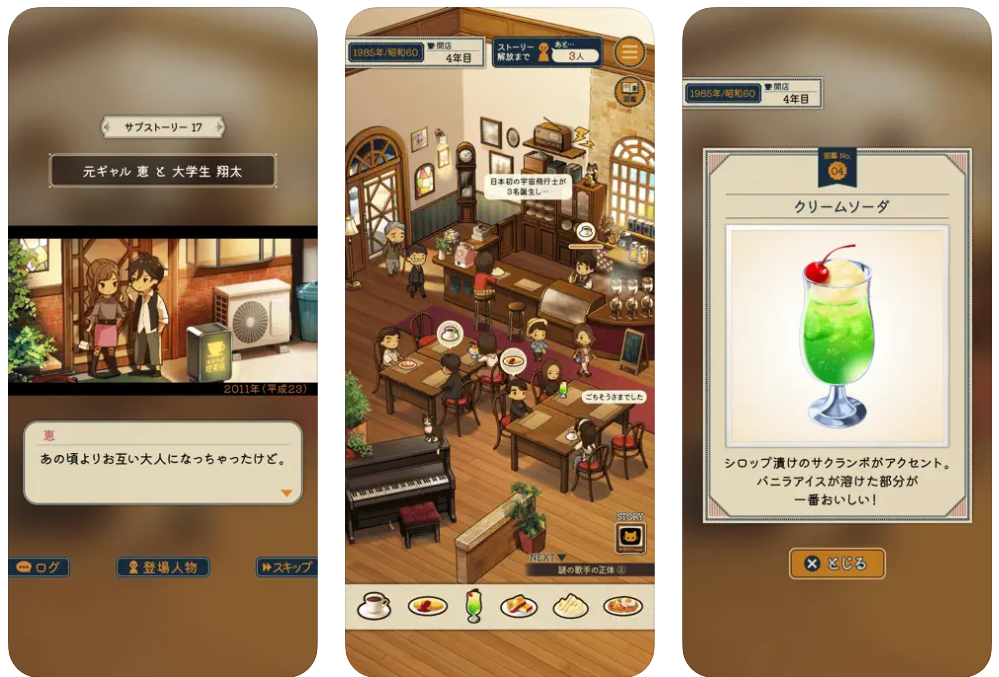Open the log (ログ) in the dialogue screen
Image resolution: width=999 pixels, height=677 pixels.
click(x=40, y=567)
